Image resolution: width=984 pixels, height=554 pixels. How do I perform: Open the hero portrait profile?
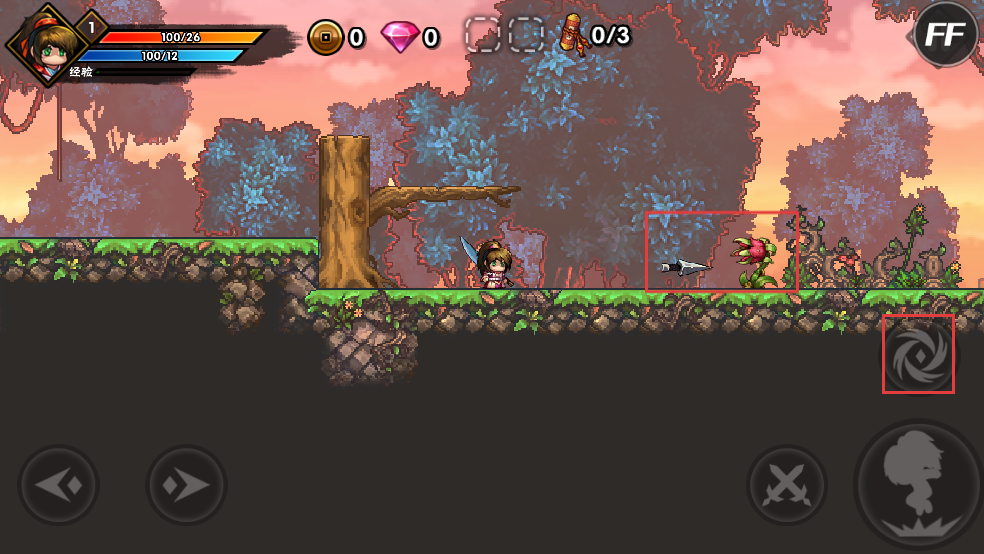[x=44, y=45]
